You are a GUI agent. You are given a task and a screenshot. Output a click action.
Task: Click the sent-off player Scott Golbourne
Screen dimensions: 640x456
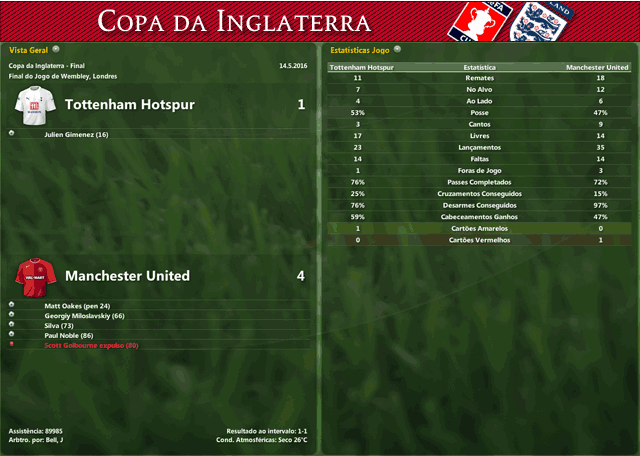(91, 345)
